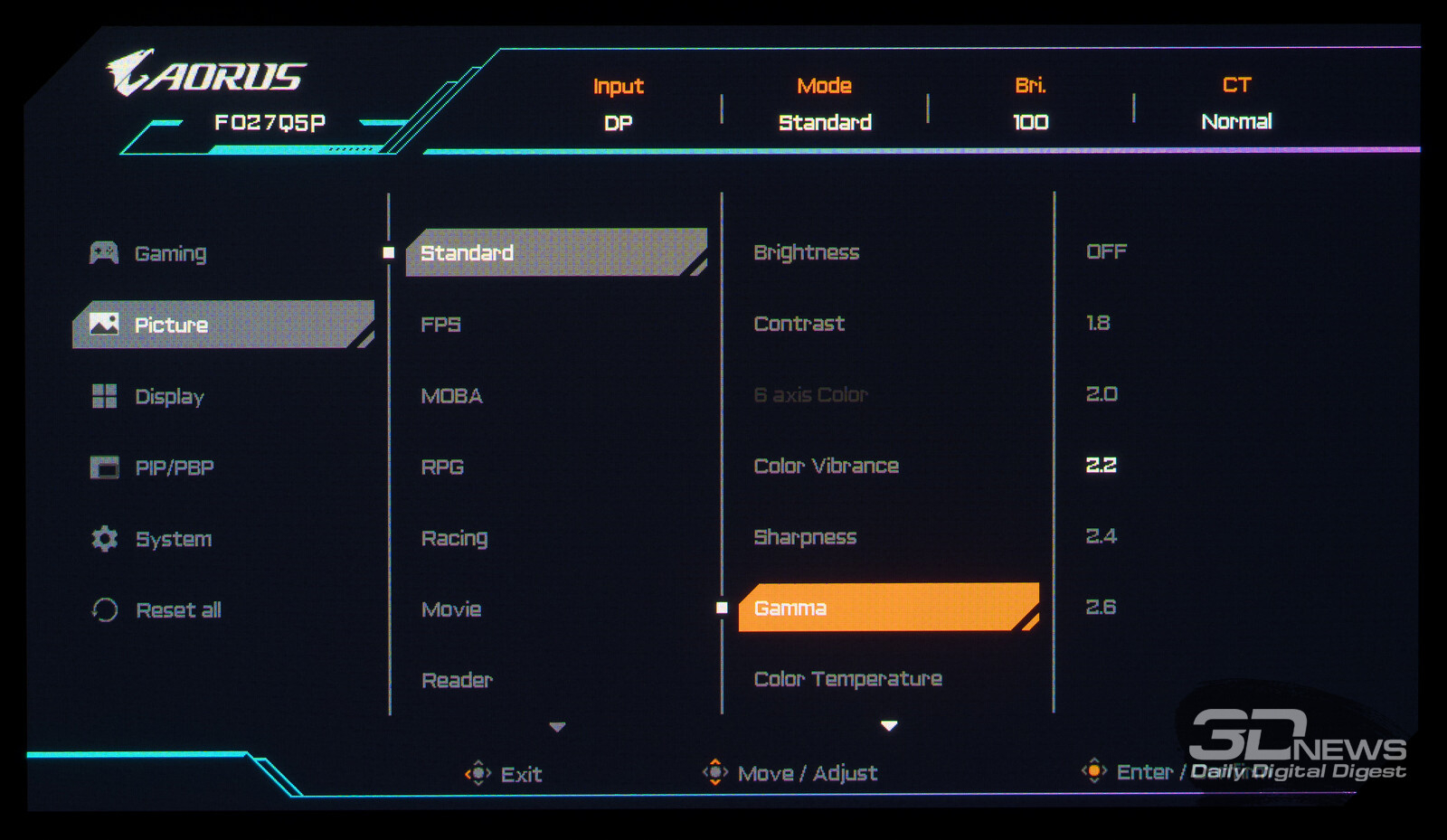1447x840 pixels.
Task: Pick the RPG picture mode
Action: (442, 467)
